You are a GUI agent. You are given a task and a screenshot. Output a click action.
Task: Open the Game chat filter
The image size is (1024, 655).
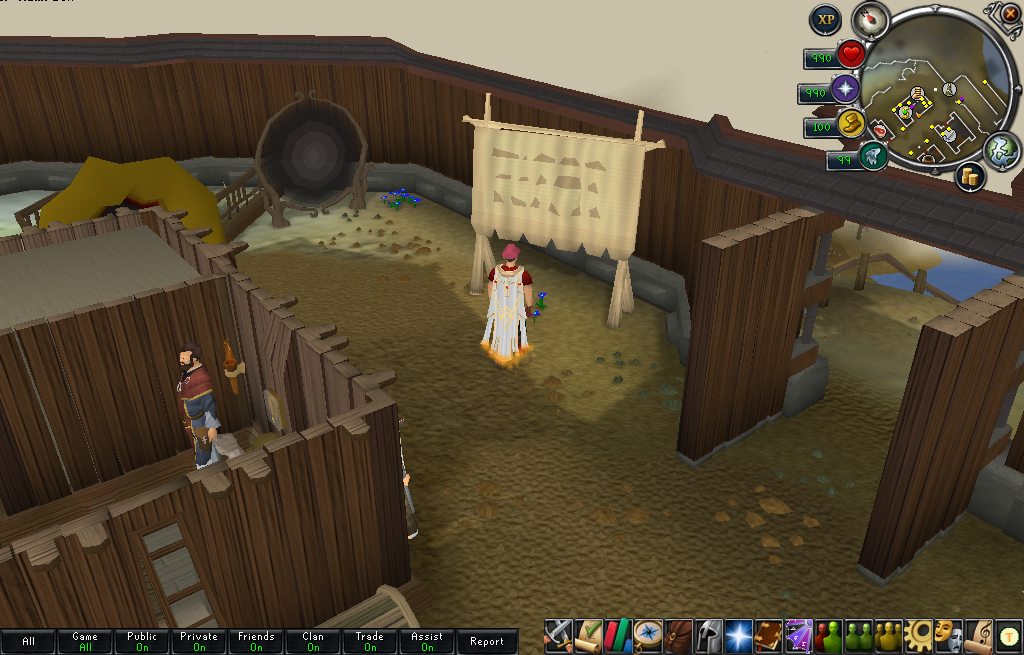[85, 641]
